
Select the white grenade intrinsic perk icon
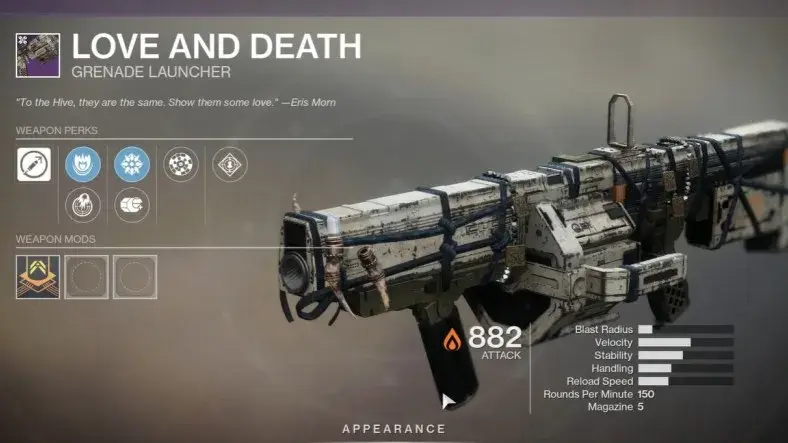(34, 164)
